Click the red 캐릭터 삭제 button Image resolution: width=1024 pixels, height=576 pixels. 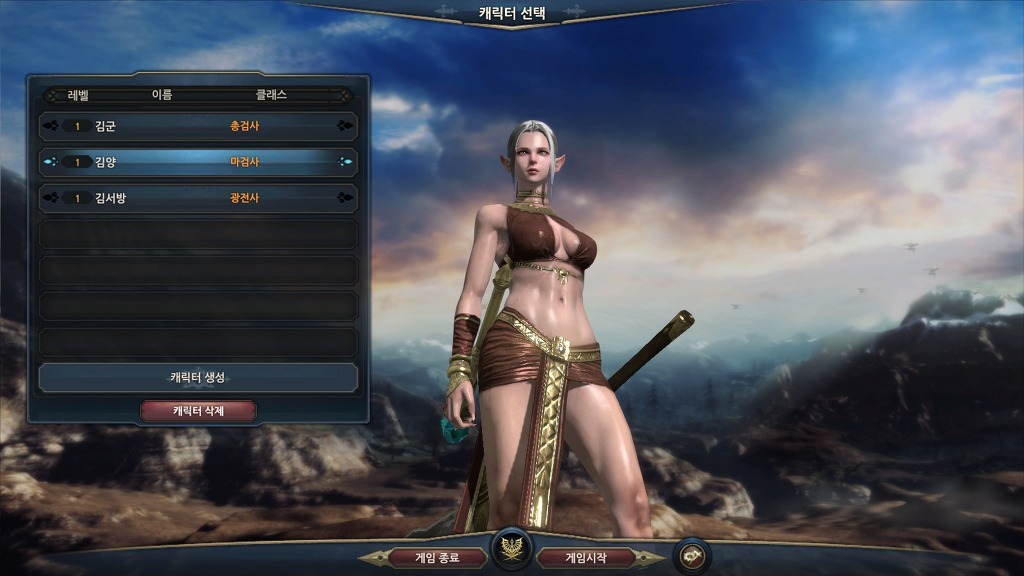(x=198, y=410)
